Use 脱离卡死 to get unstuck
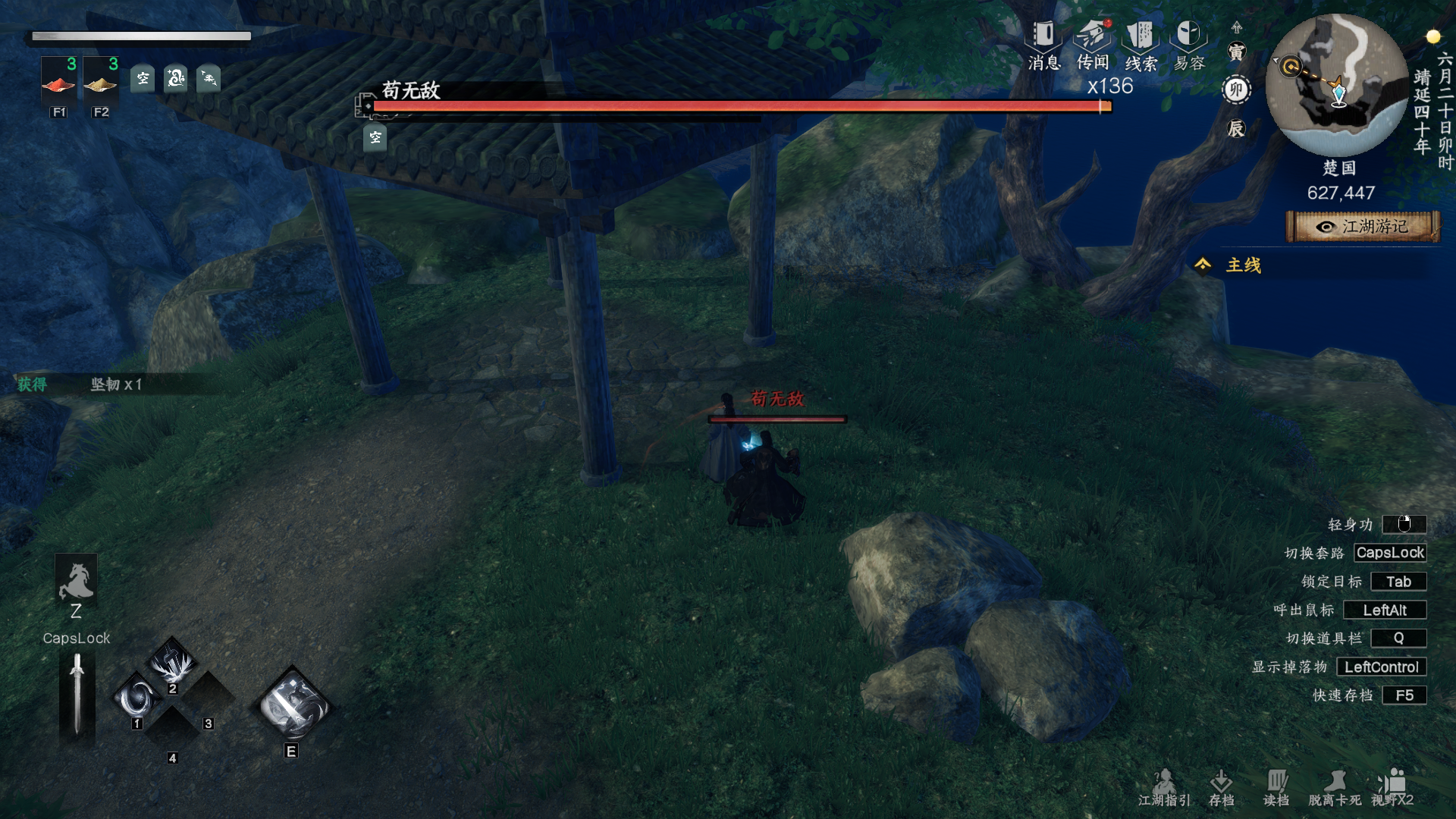1456x819 pixels. 1335,787
